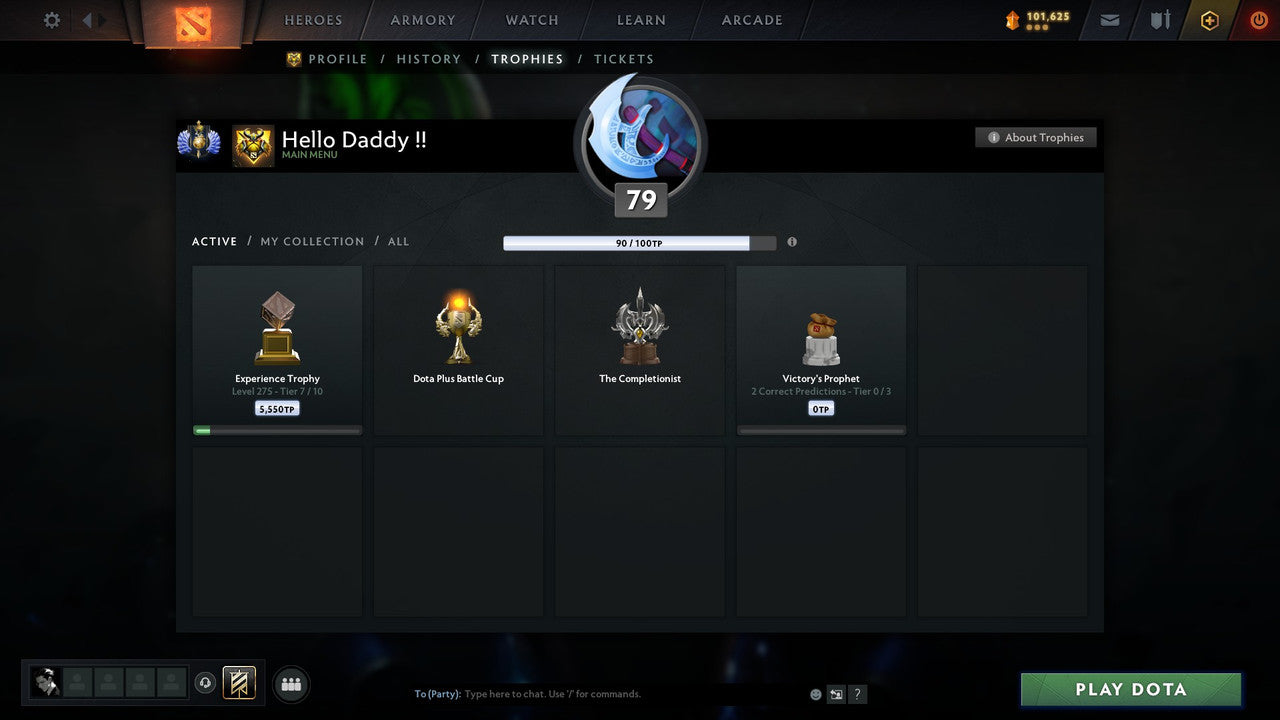Select the ACTIVE filter

coord(214,241)
